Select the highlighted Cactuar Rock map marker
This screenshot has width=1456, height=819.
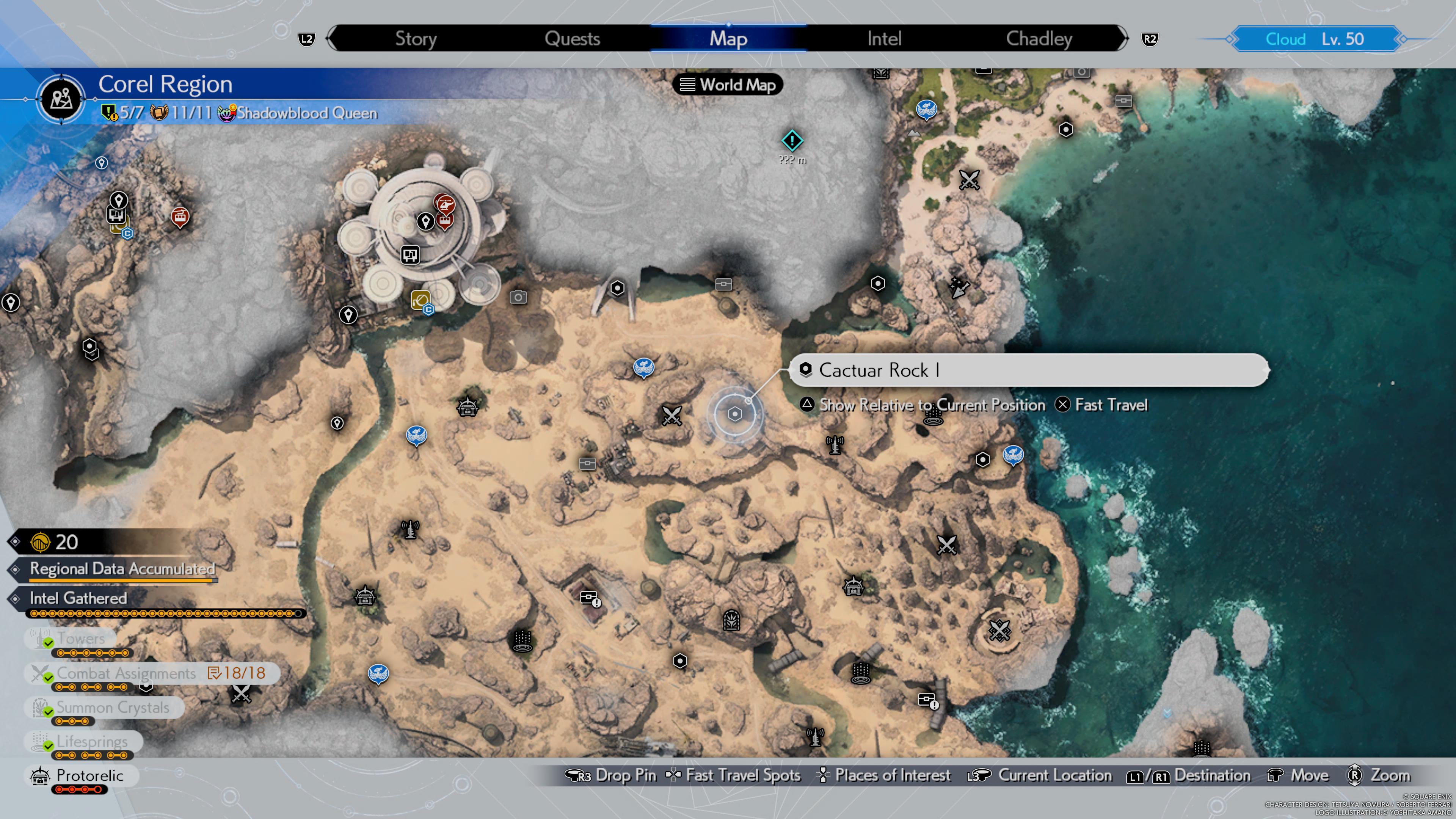click(734, 414)
